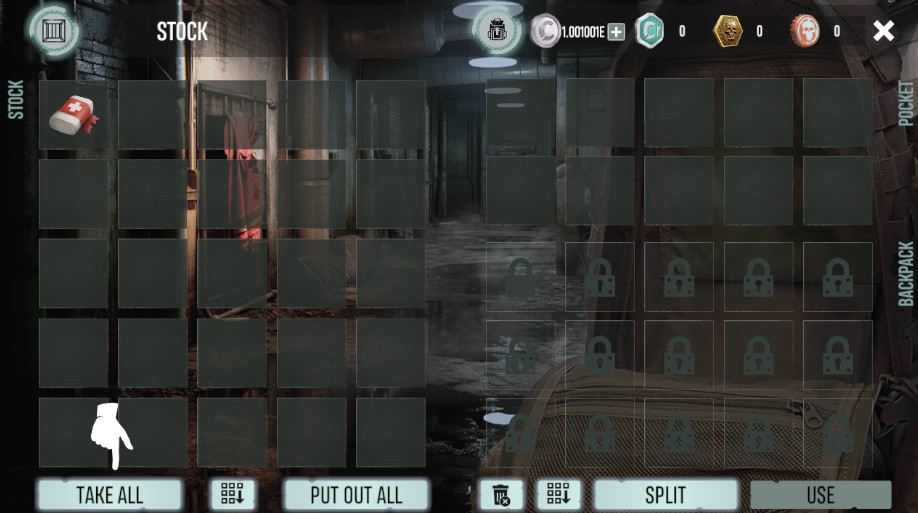Close the stock screen
918x513 pixels.
883,31
